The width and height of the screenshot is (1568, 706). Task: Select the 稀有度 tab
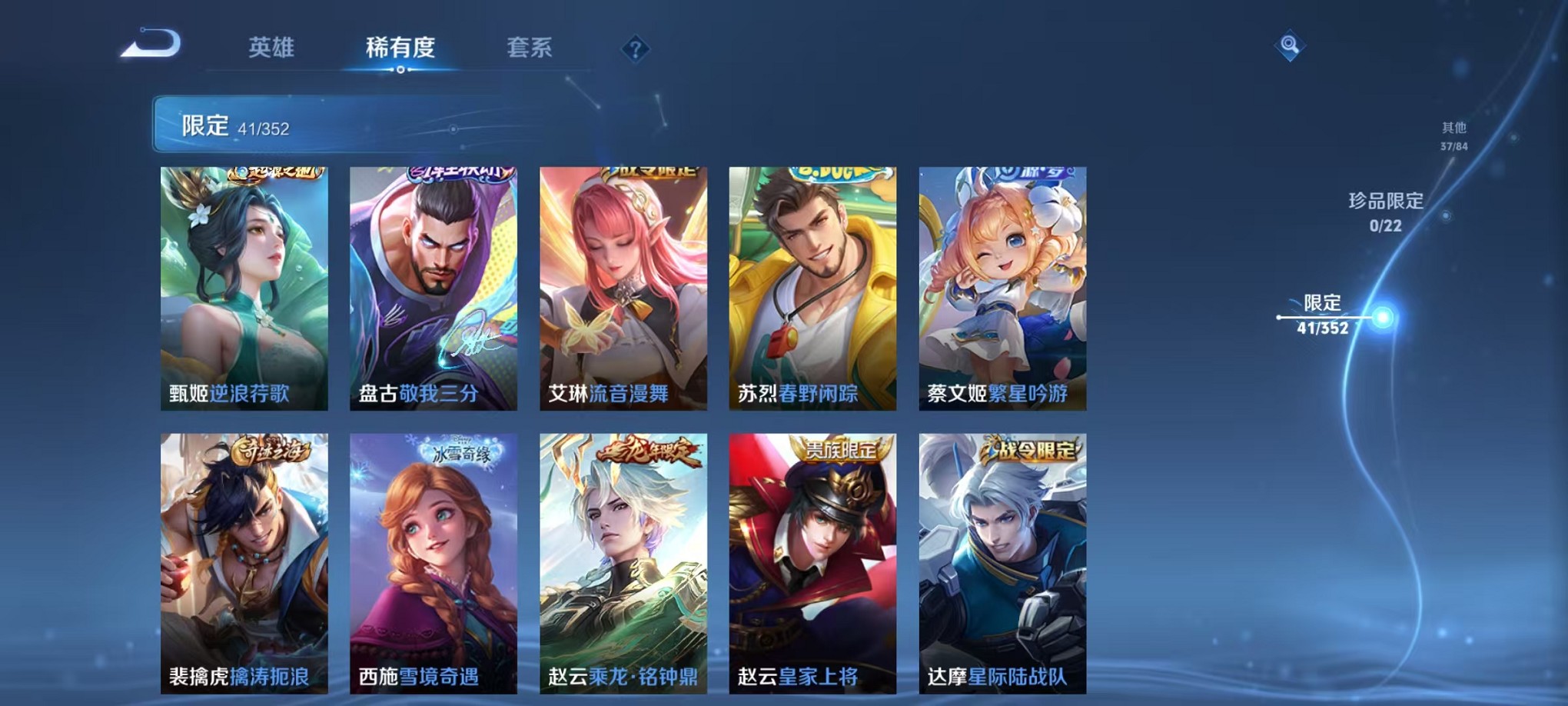click(x=400, y=48)
